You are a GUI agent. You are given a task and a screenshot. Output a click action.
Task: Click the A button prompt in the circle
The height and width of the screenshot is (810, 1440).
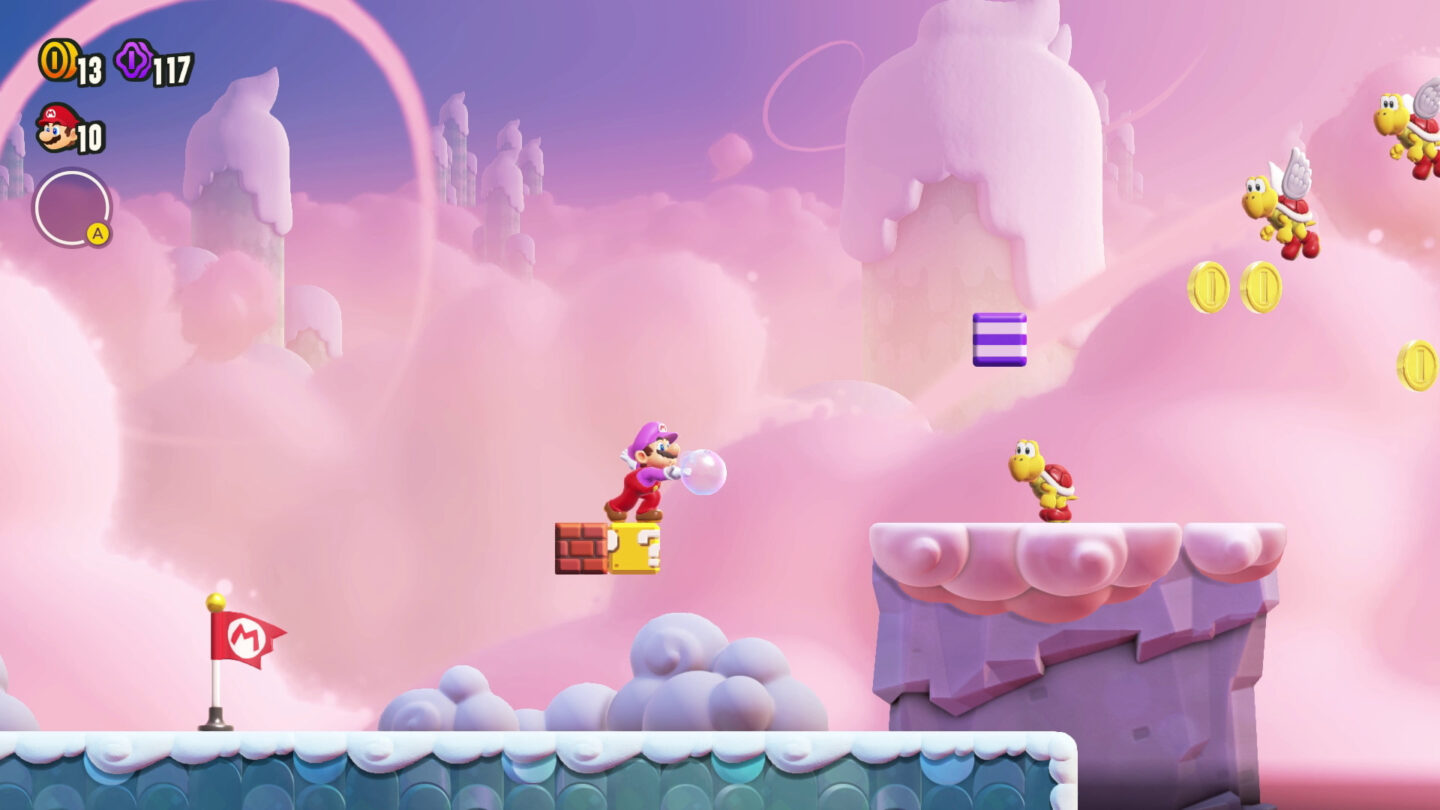[99, 232]
